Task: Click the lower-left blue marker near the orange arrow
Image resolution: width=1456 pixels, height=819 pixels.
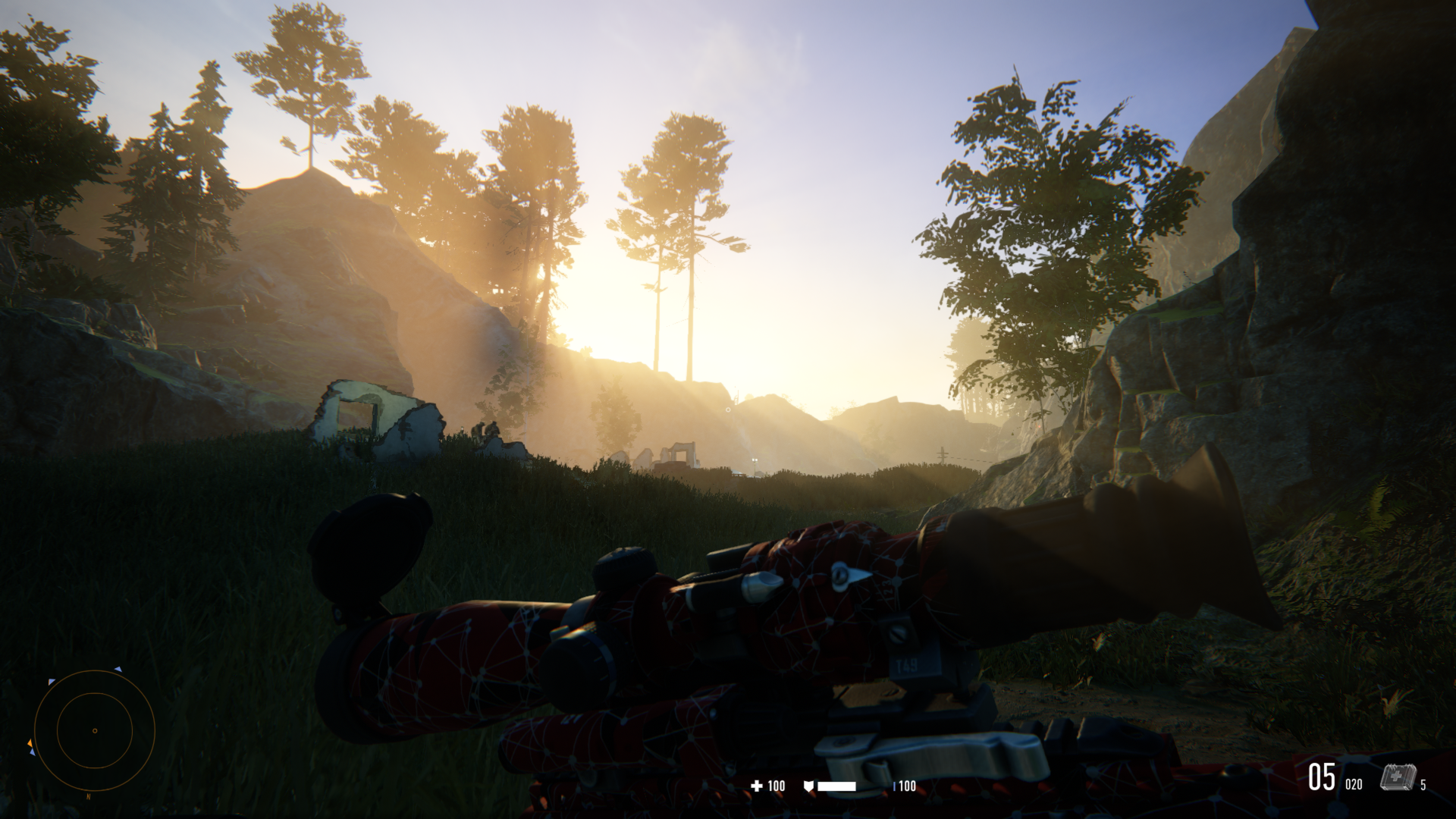Action: pyautogui.click(x=33, y=752)
